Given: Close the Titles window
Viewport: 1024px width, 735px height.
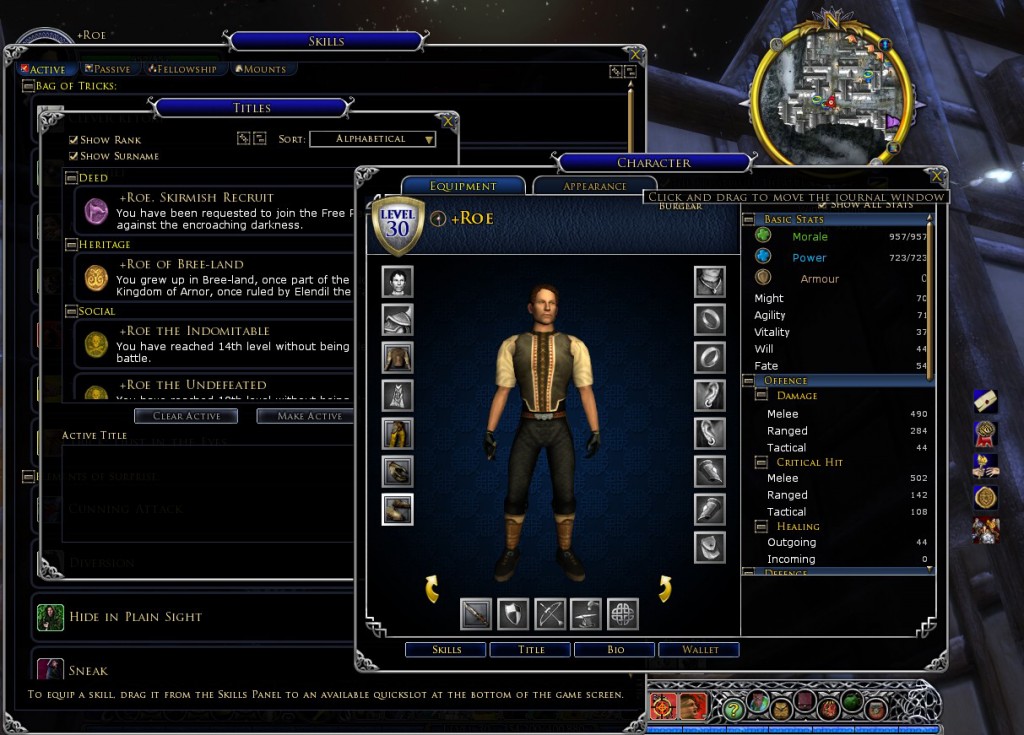Looking at the screenshot, I should (x=448, y=121).
